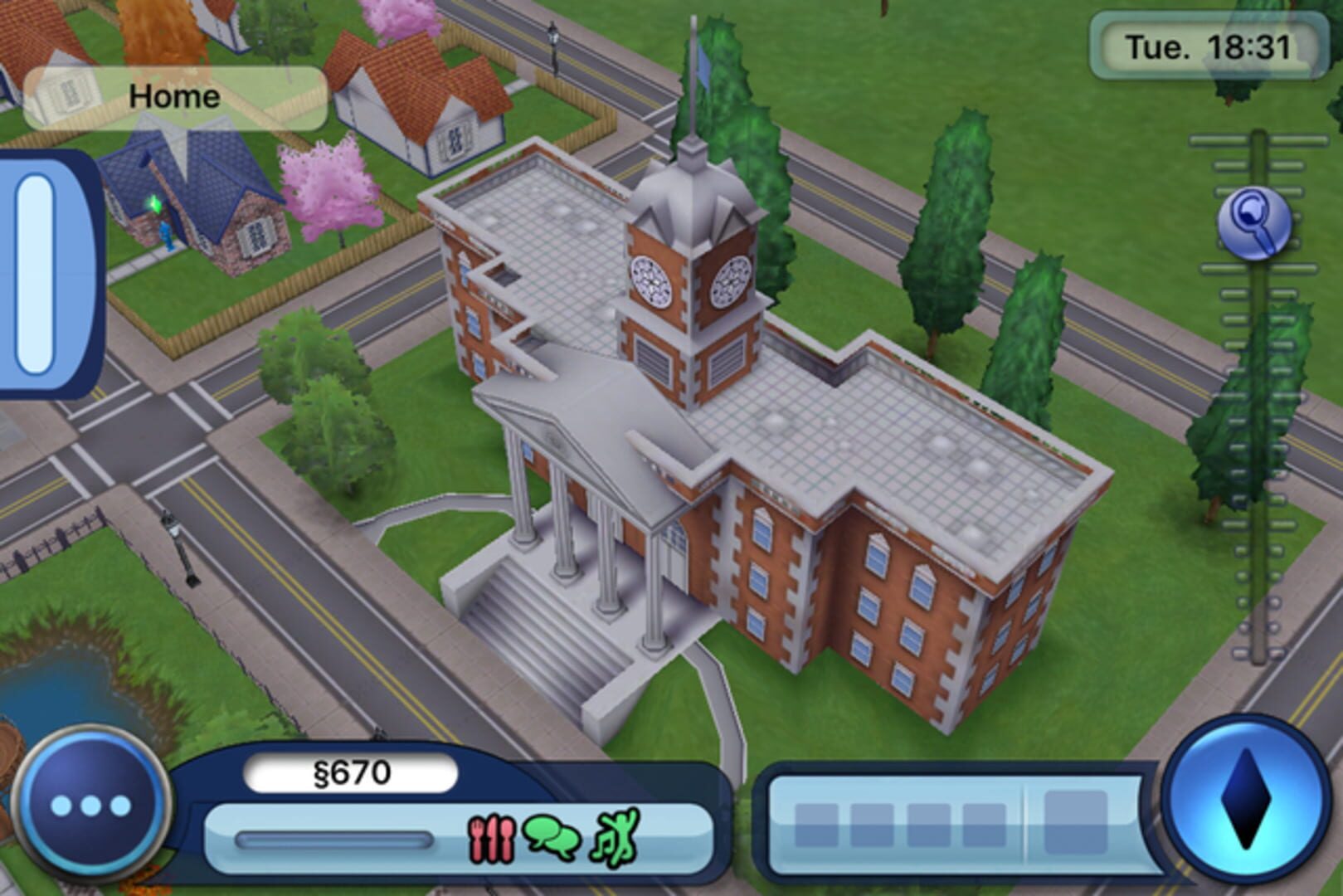
Task: Tap the fourth inventory slot
Action: click(x=984, y=825)
